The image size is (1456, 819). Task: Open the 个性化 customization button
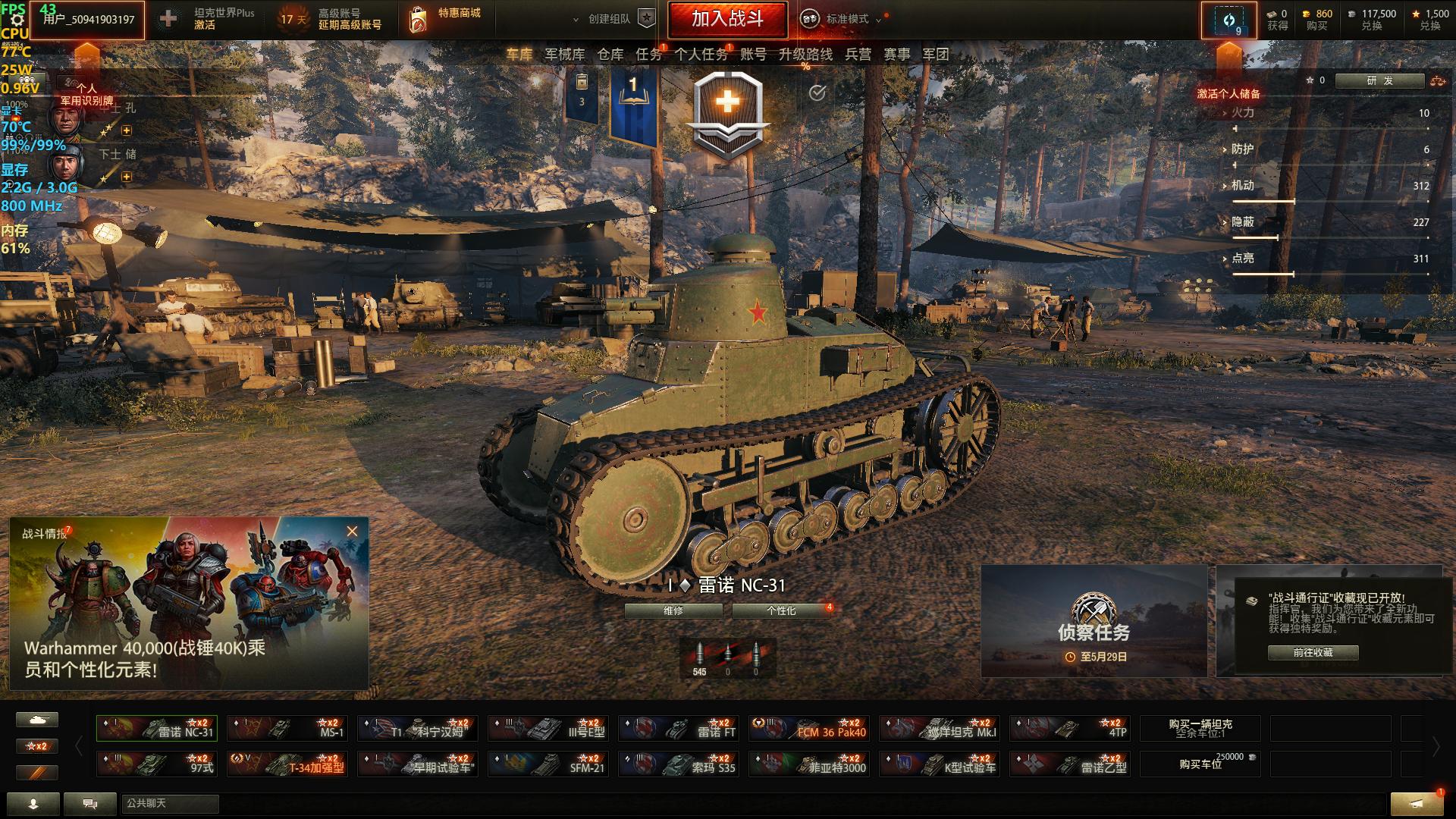[x=781, y=610]
